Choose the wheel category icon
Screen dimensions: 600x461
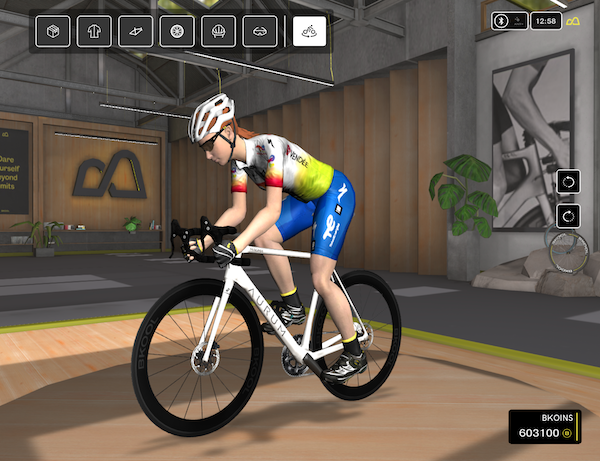point(177,32)
